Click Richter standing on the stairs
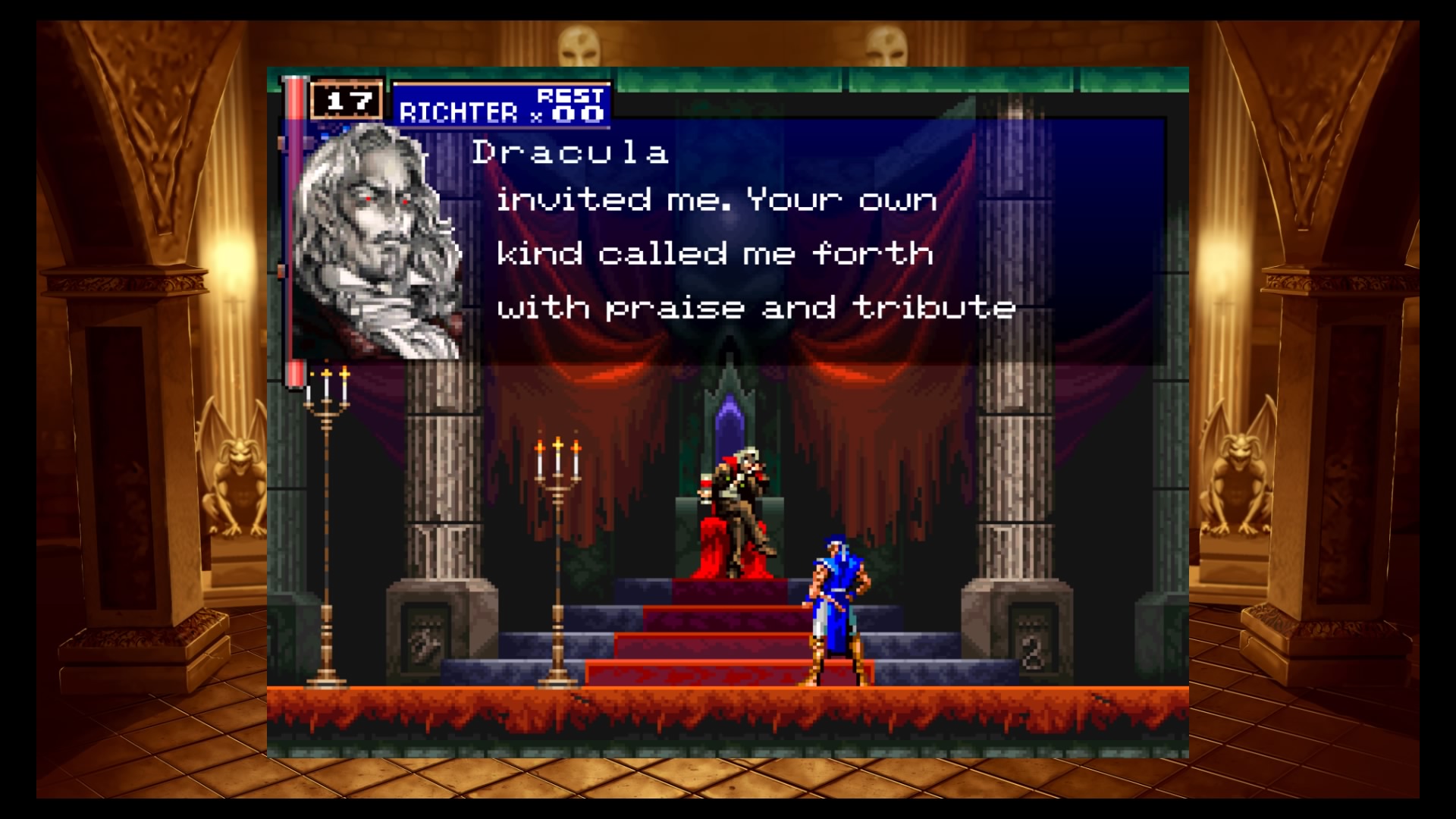Screen dimensions: 1456x819 834,599
